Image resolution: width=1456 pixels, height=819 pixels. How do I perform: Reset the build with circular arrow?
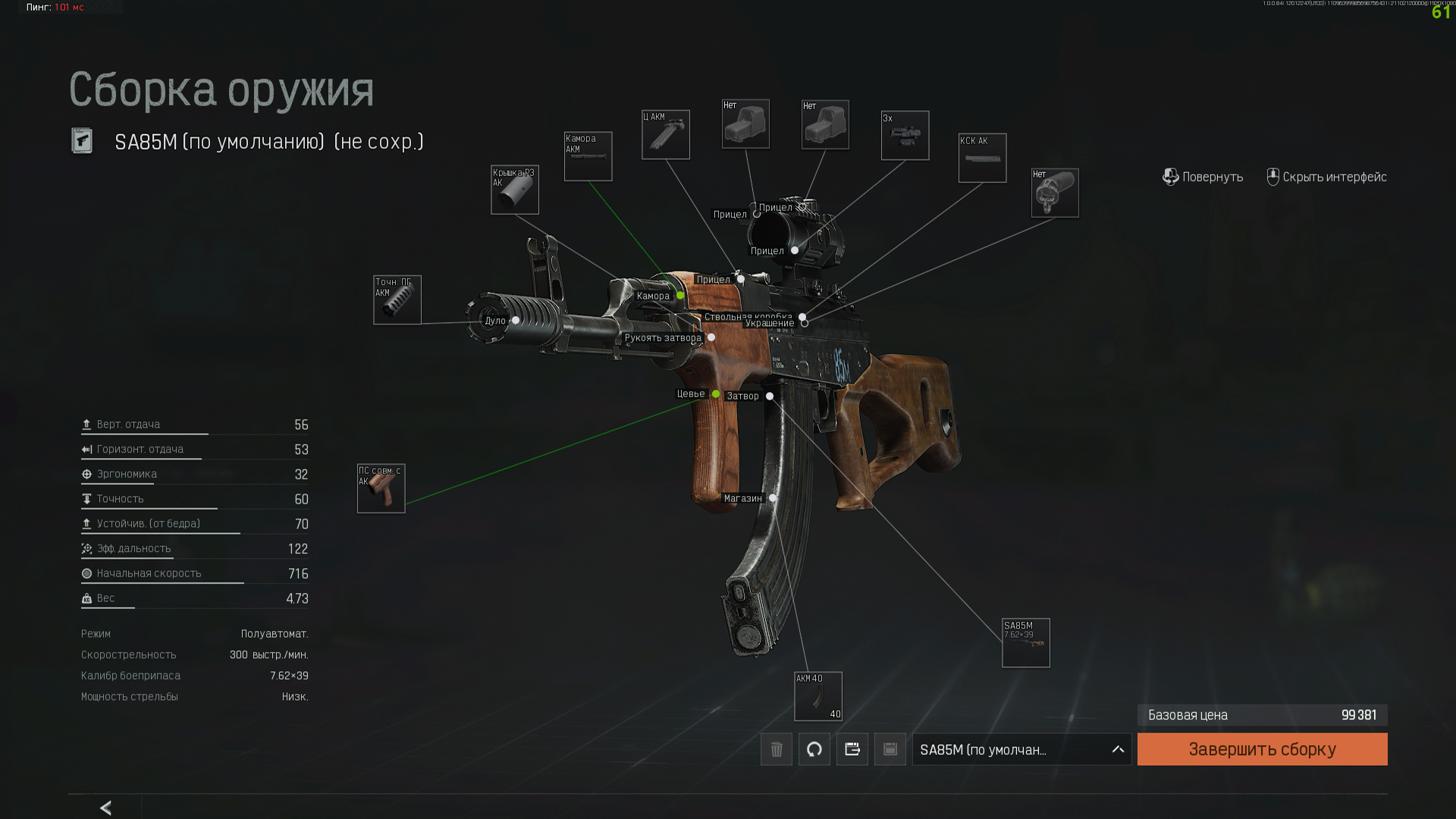(814, 749)
